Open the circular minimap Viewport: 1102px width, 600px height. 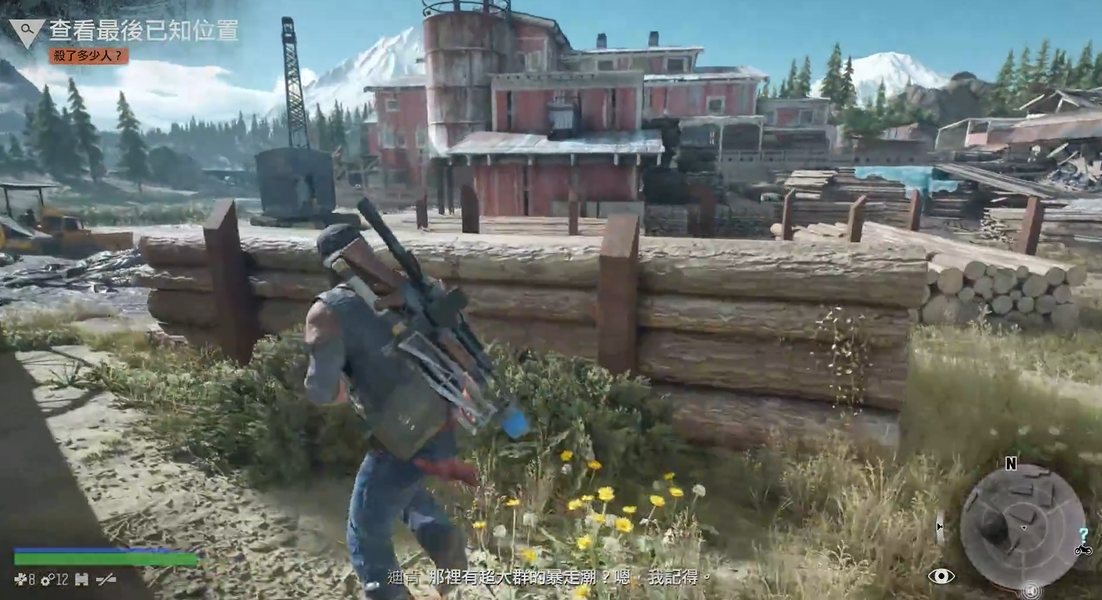coord(1021,525)
